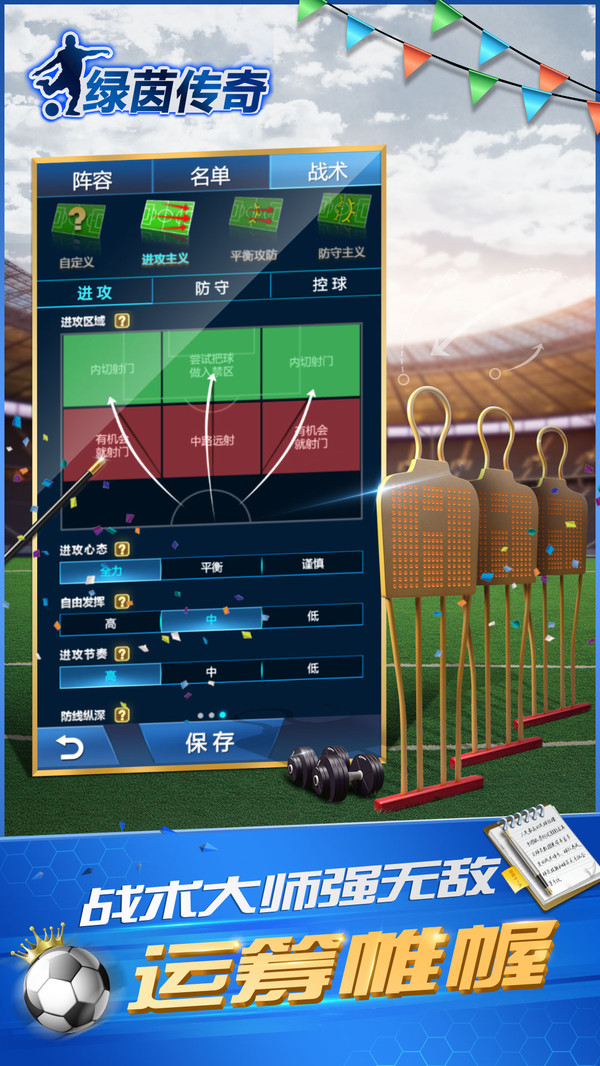Pick the 平衡攻防 tactic preset
The width and height of the screenshot is (600, 1066).
coord(253,228)
